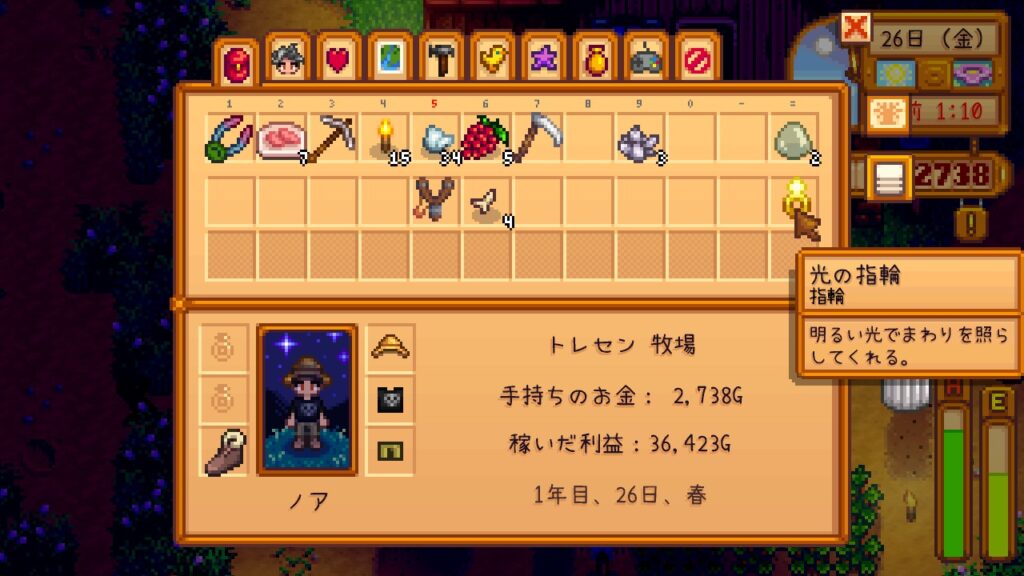The image size is (1024, 576).
Task: Open the purple star Powers tab
Action: pyautogui.click(x=543, y=61)
